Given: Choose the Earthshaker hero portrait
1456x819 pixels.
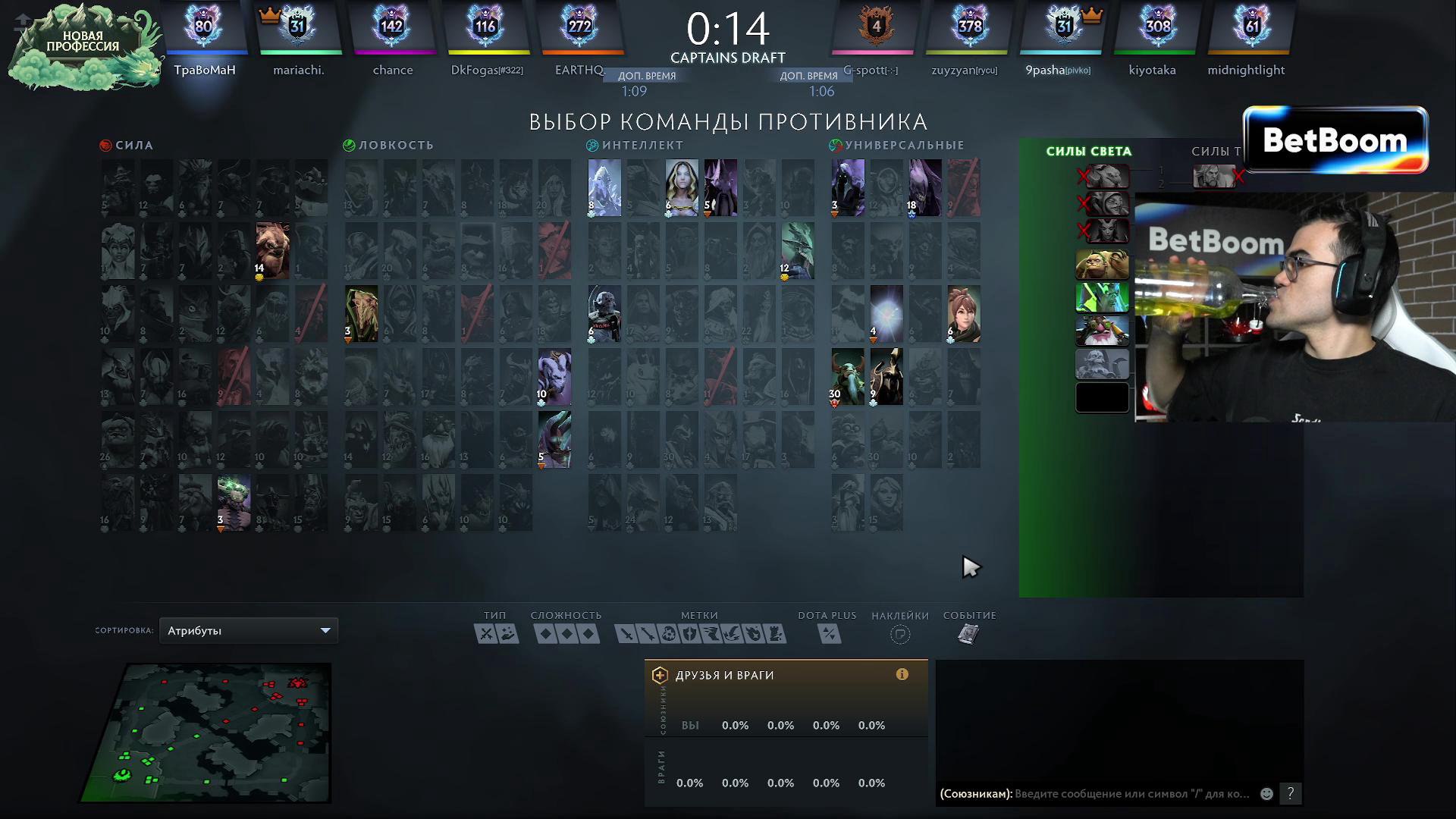Looking at the screenshot, I should coord(272,250).
